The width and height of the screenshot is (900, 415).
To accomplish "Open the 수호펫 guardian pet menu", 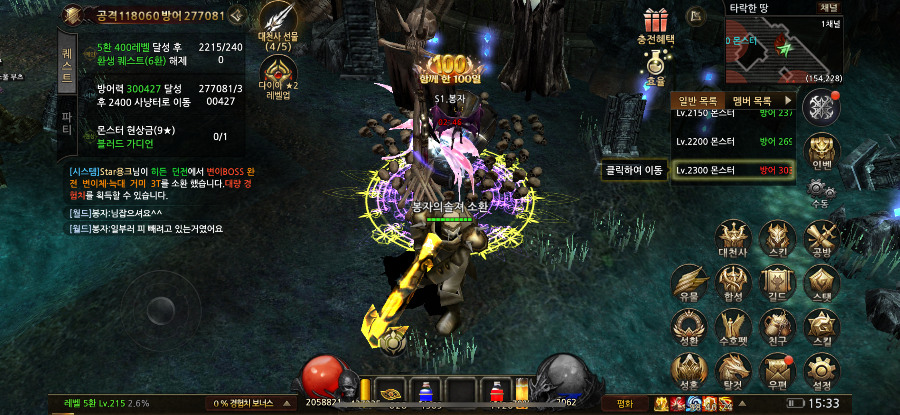I will [730, 325].
